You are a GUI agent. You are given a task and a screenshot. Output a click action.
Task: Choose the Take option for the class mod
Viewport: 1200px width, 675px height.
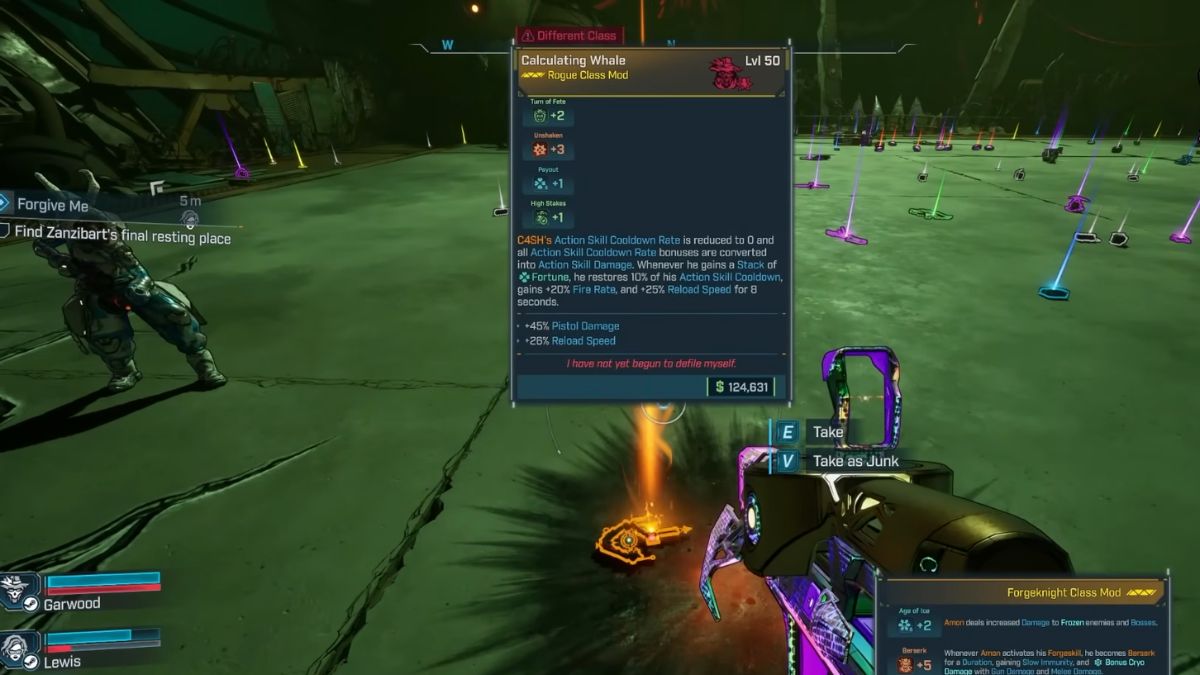827,432
